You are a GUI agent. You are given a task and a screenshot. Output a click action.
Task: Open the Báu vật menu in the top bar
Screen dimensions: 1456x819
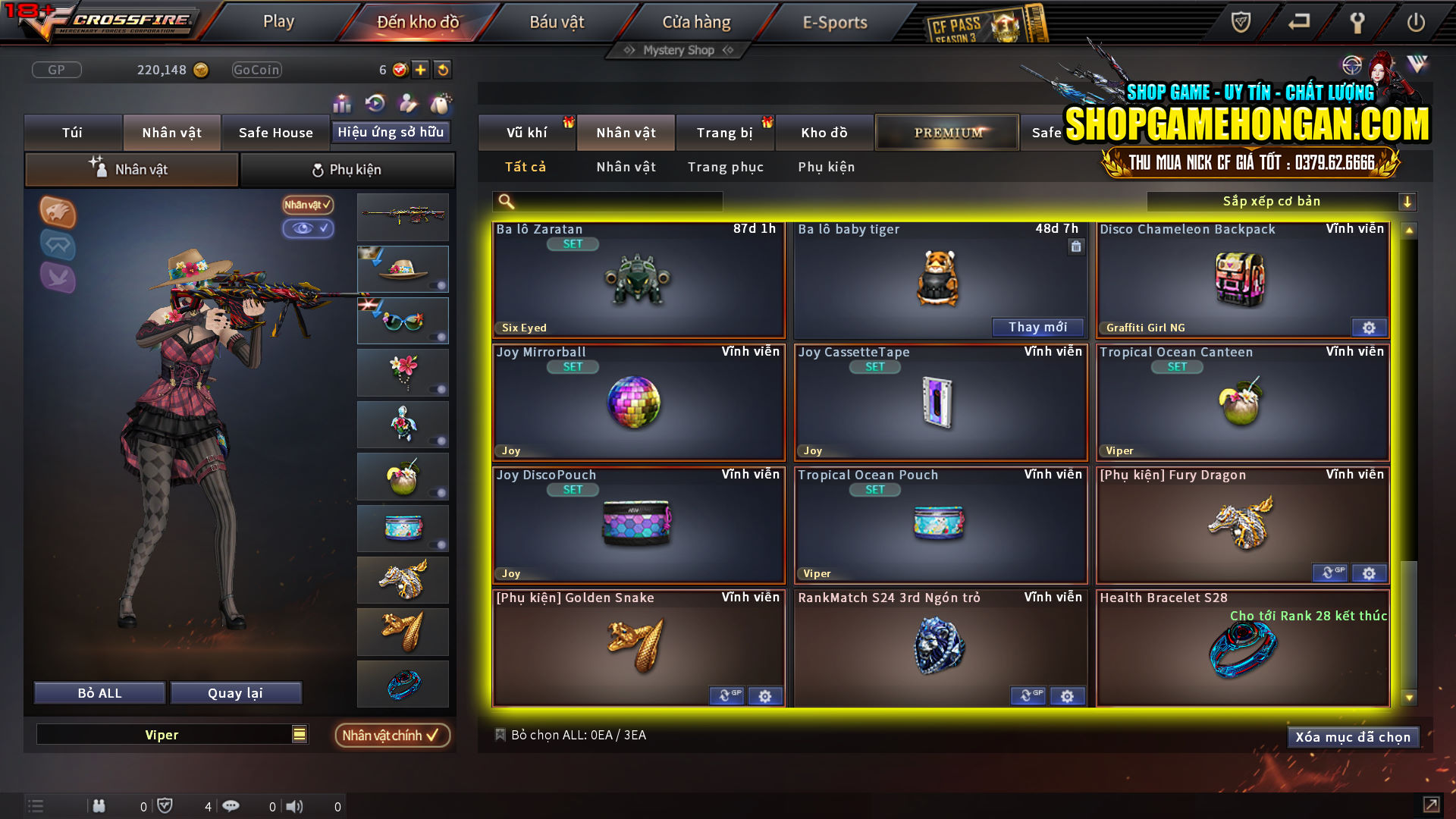pyautogui.click(x=558, y=22)
